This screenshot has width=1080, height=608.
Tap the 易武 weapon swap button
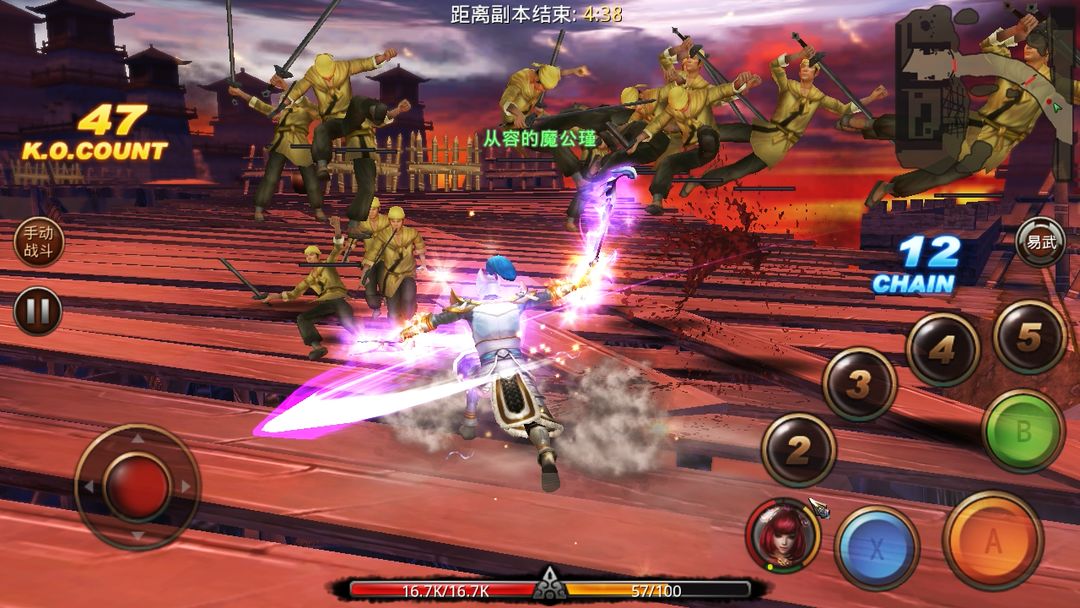coord(1040,242)
